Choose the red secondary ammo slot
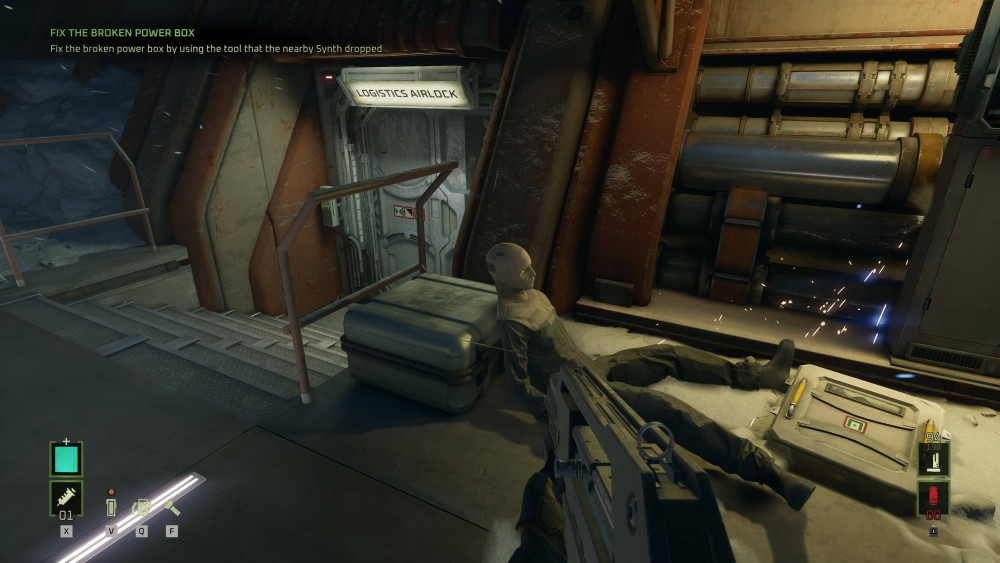1000x563 pixels. click(933, 497)
